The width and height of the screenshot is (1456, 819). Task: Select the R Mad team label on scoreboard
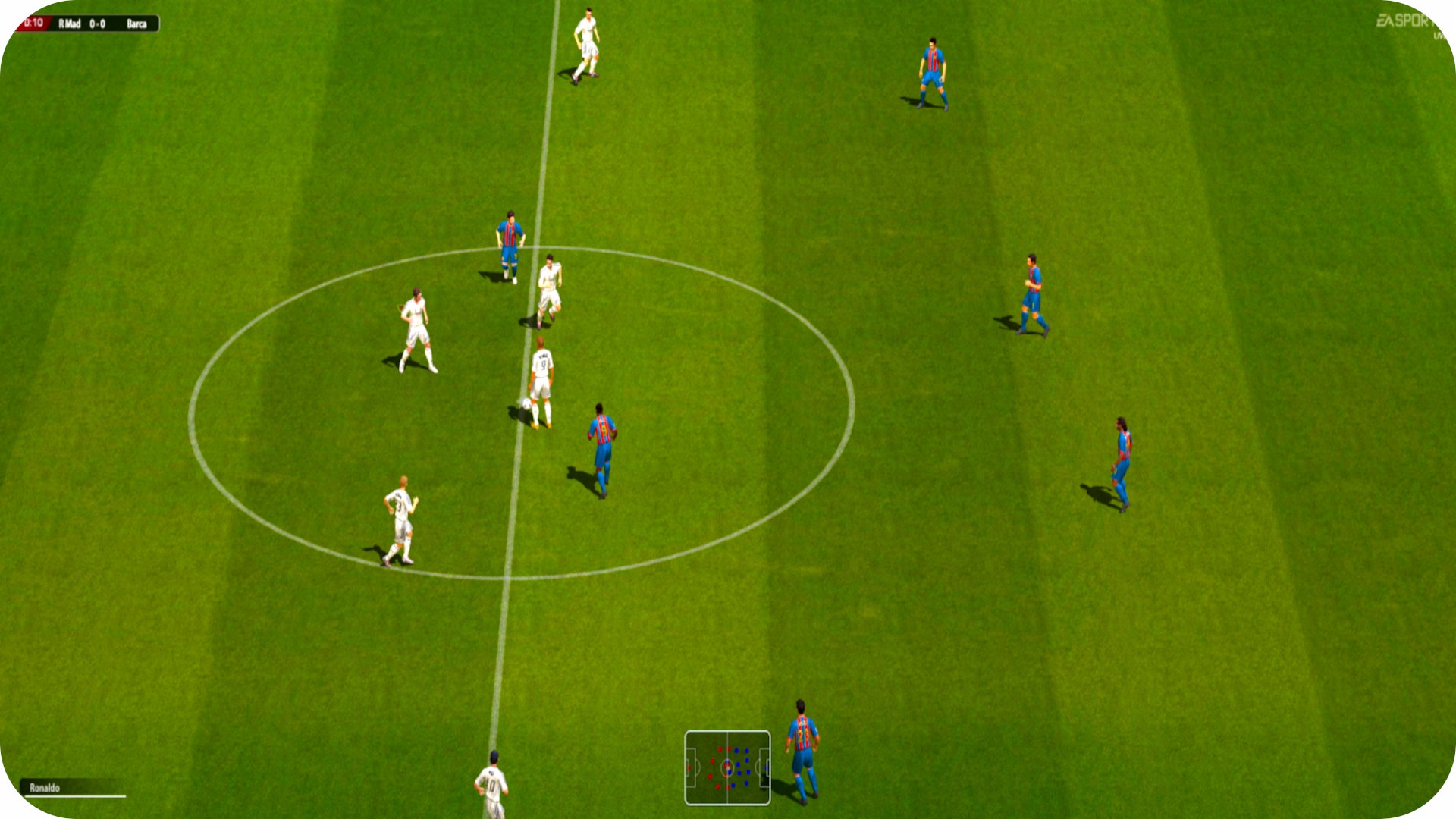click(68, 24)
